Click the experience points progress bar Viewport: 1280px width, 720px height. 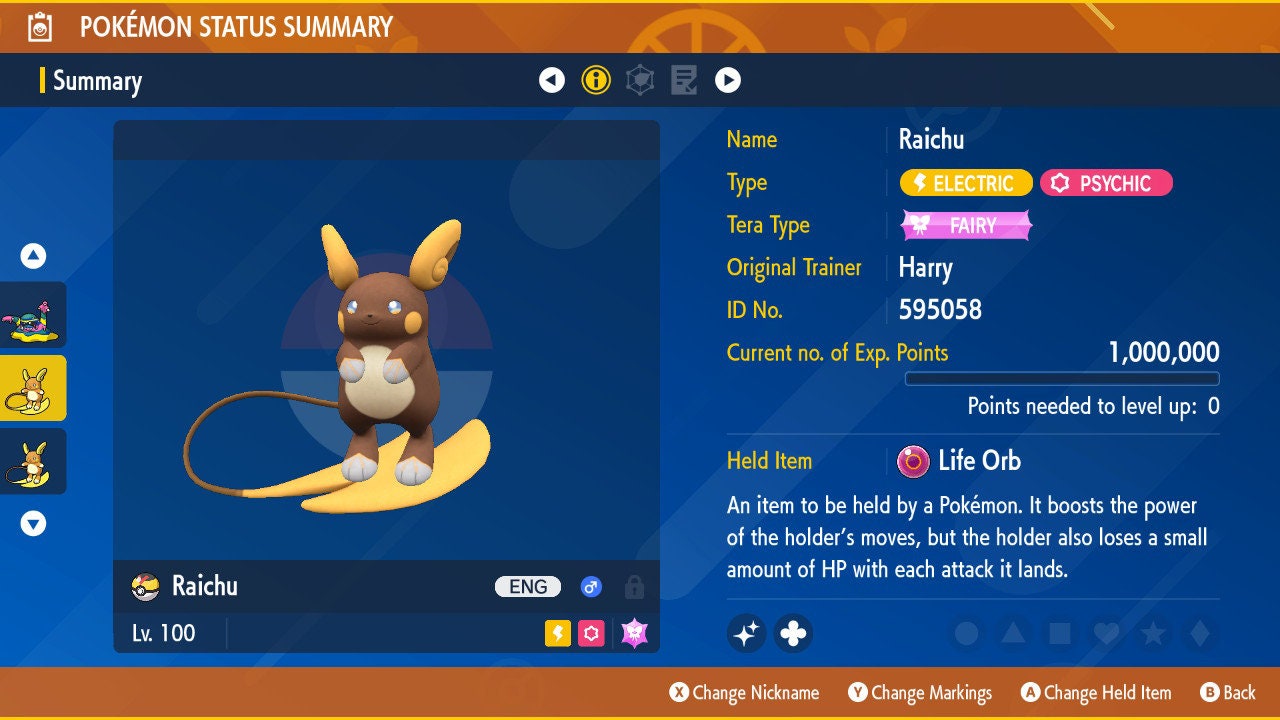click(x=1062, y=378)
